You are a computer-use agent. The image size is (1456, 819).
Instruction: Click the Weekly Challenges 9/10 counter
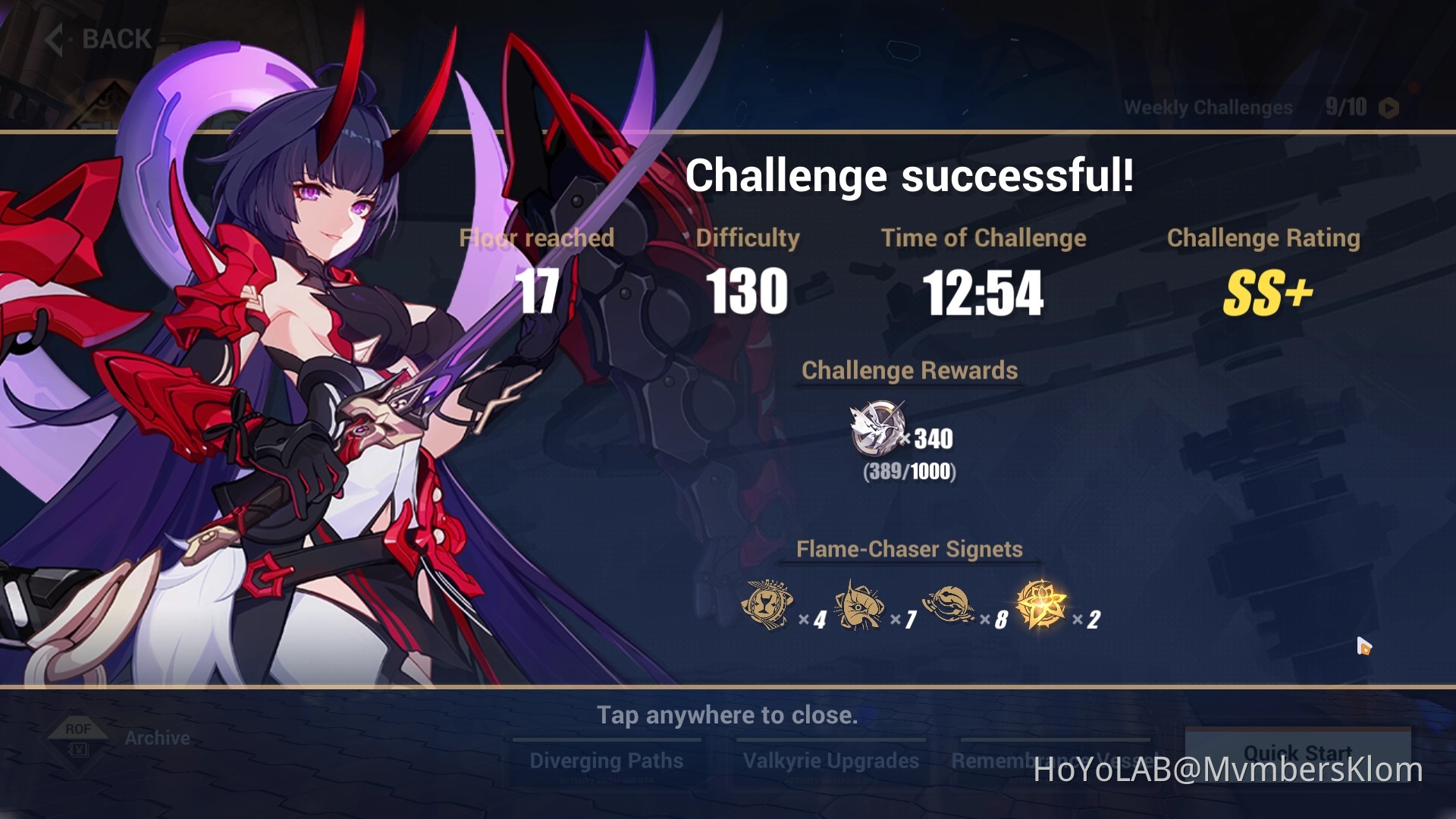[1348, 107]
